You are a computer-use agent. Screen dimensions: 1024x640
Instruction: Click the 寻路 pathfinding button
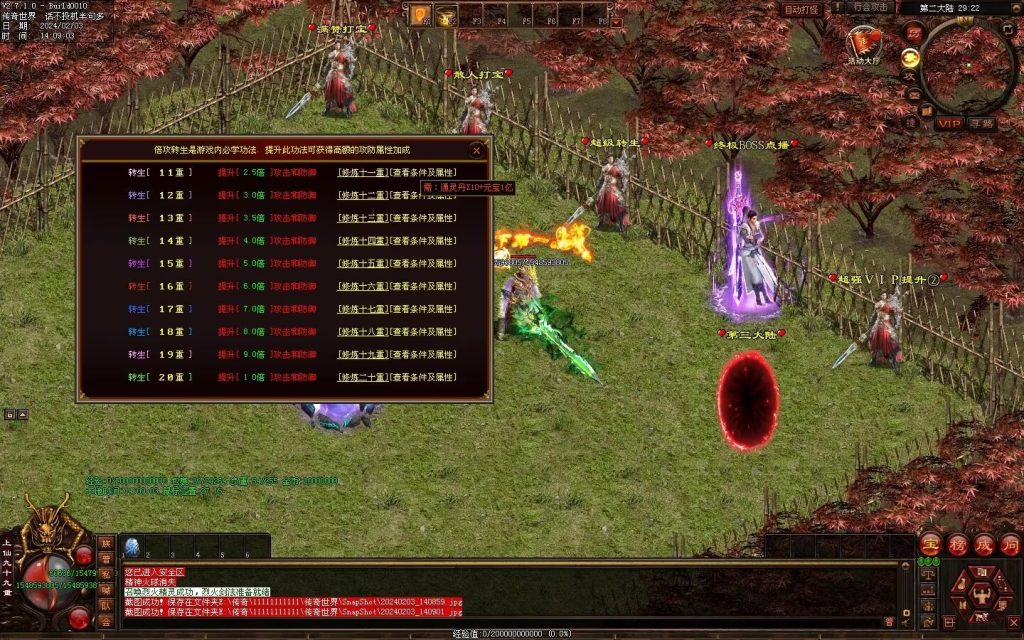coord(981,124)
